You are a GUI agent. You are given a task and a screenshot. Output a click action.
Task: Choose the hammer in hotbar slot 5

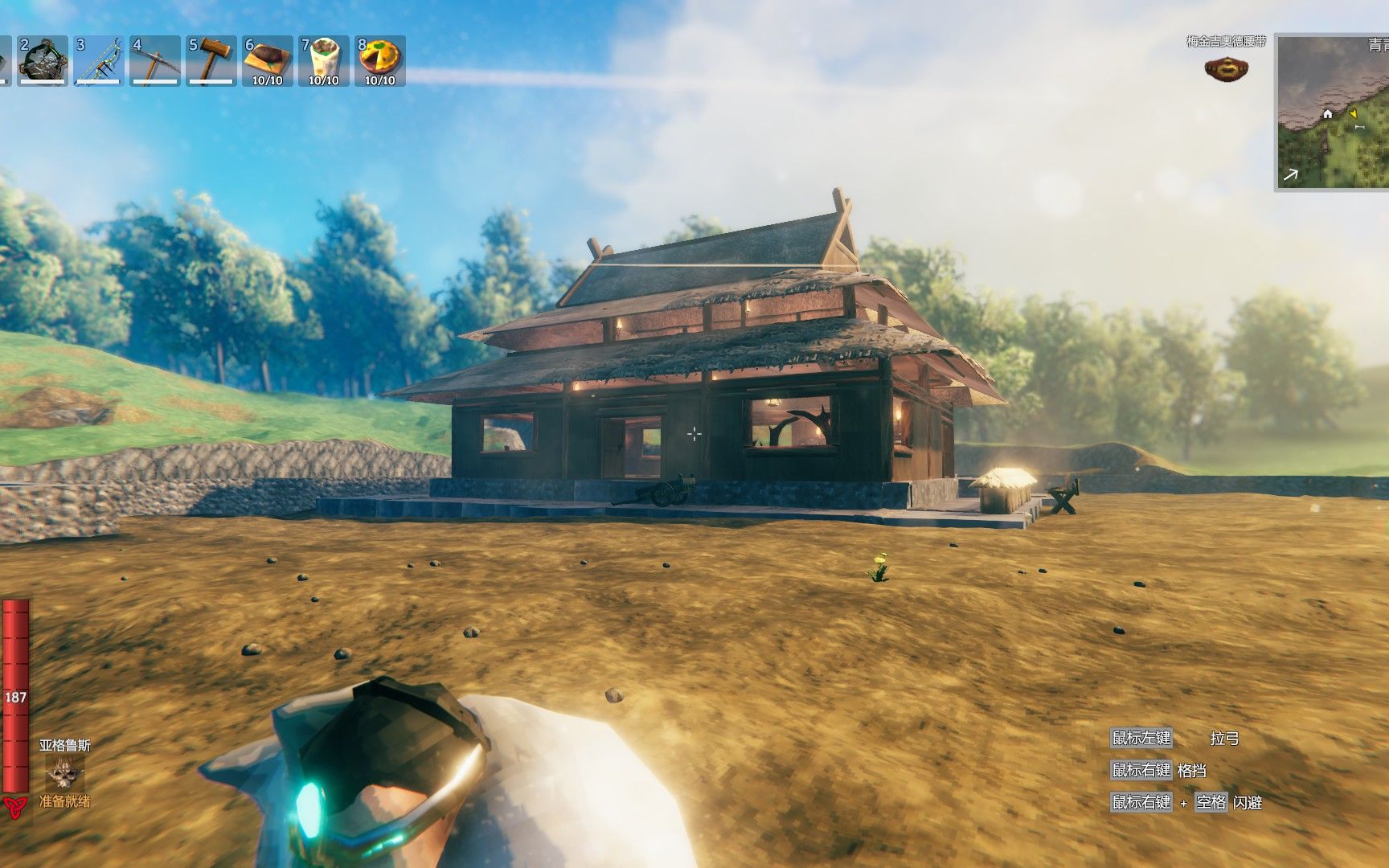211,60
